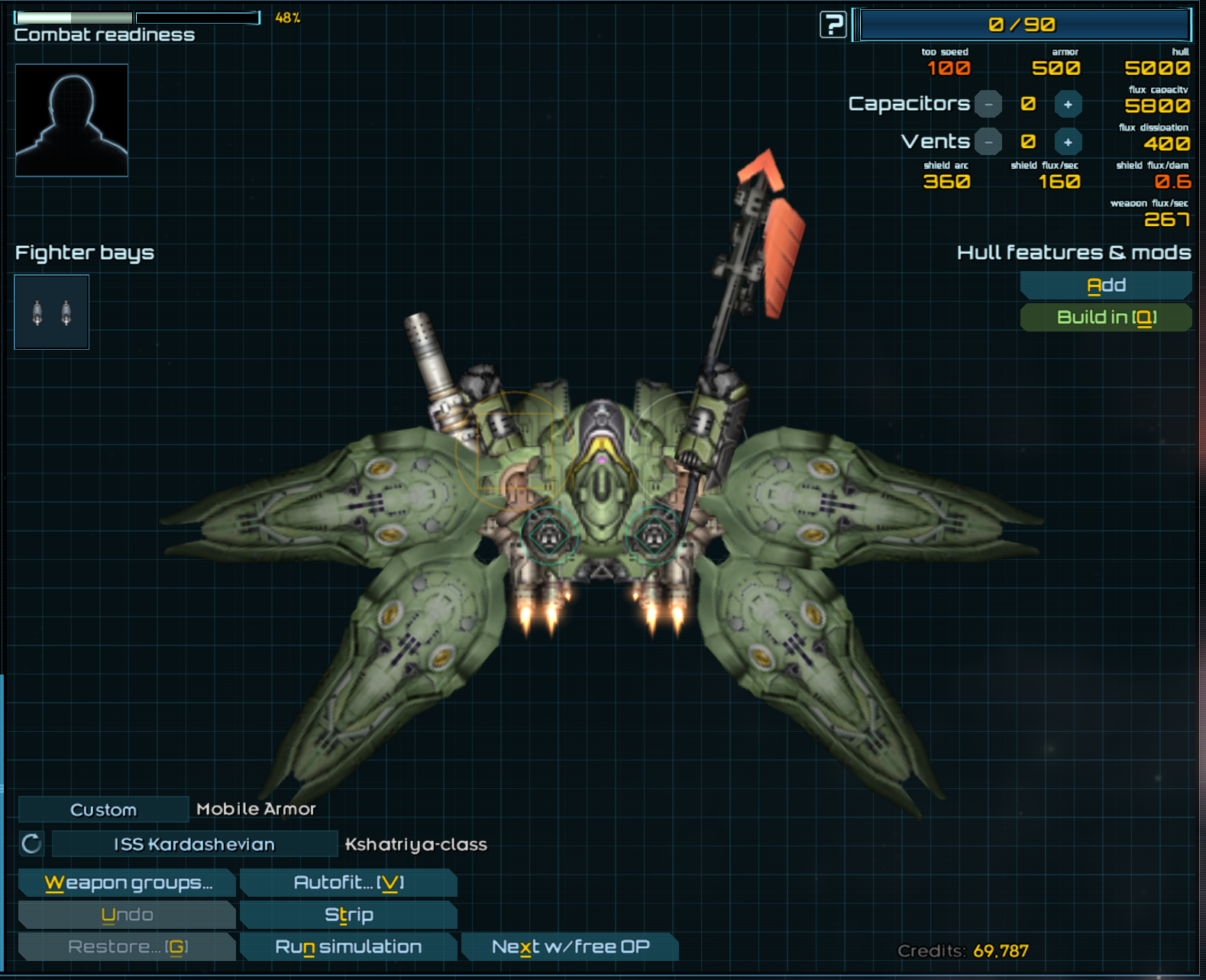Select the fighter bay slot
The image size is (1206, 980).
[52, 312]
